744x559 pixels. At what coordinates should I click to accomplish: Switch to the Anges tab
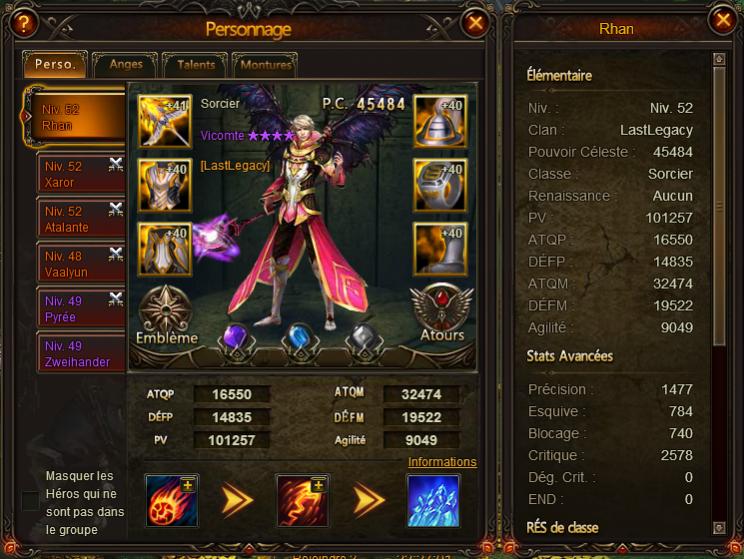coord(126,65)
